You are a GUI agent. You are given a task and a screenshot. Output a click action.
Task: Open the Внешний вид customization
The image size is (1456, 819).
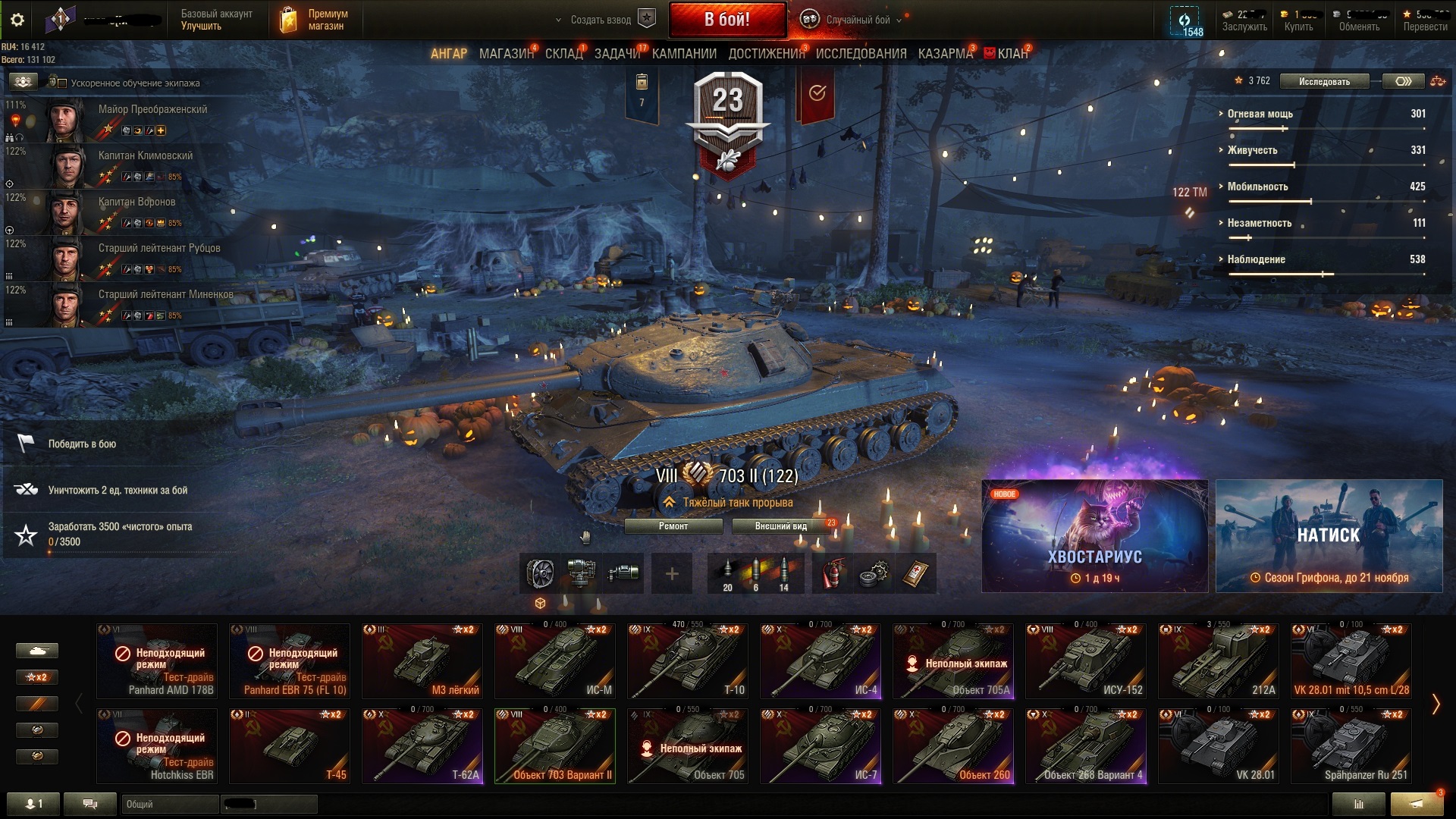pos(780,526)
